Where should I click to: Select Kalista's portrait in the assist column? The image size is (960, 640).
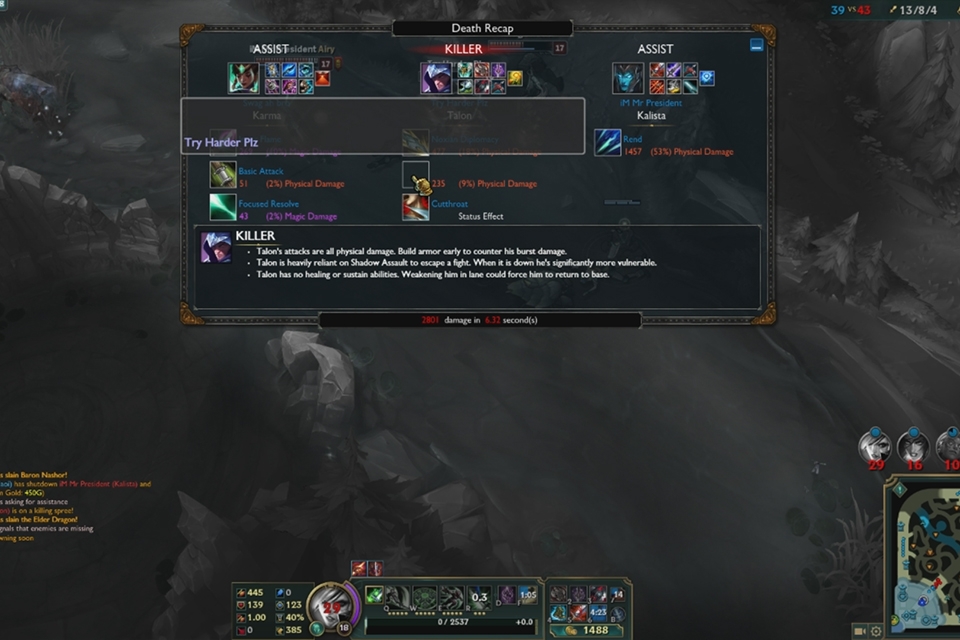pyautogui.click(x=628, y=78)
